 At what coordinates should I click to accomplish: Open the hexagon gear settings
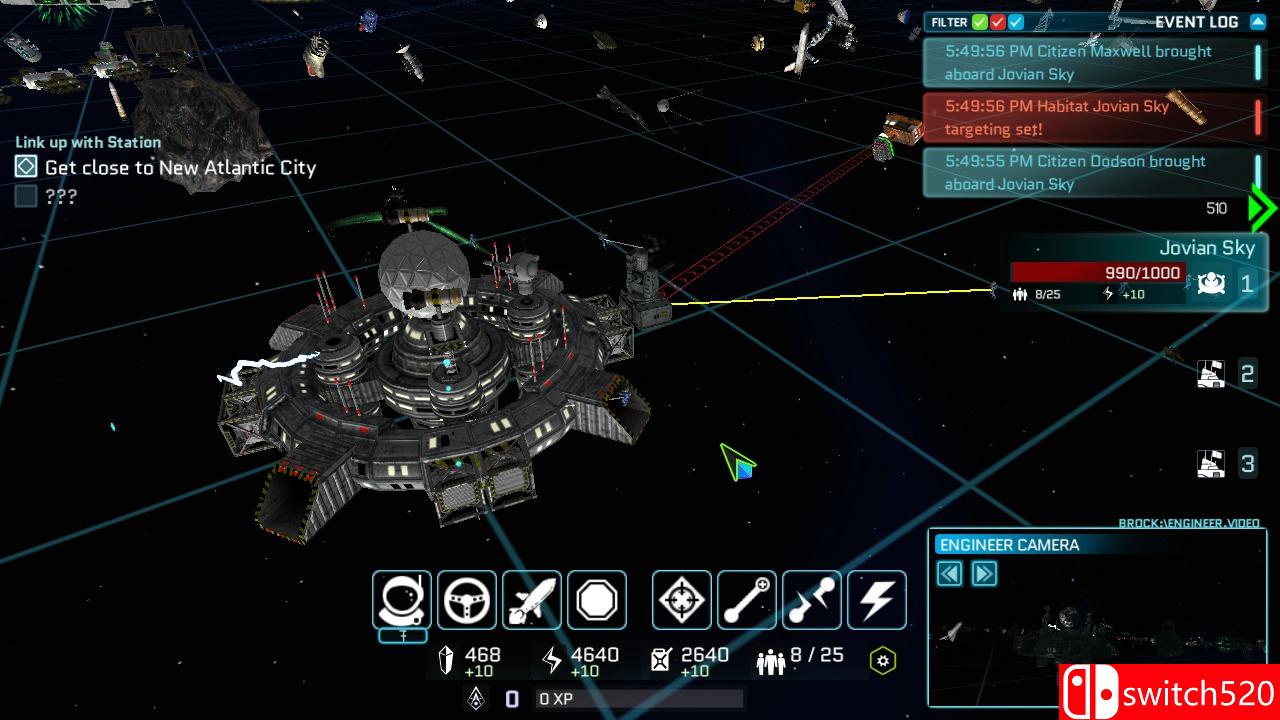click(x=882, y=660)
